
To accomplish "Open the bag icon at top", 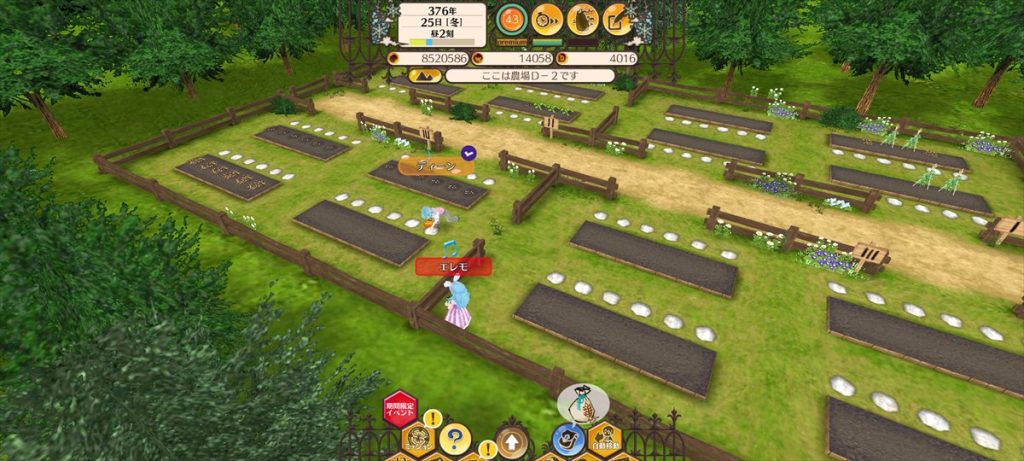I will [582, 18].
